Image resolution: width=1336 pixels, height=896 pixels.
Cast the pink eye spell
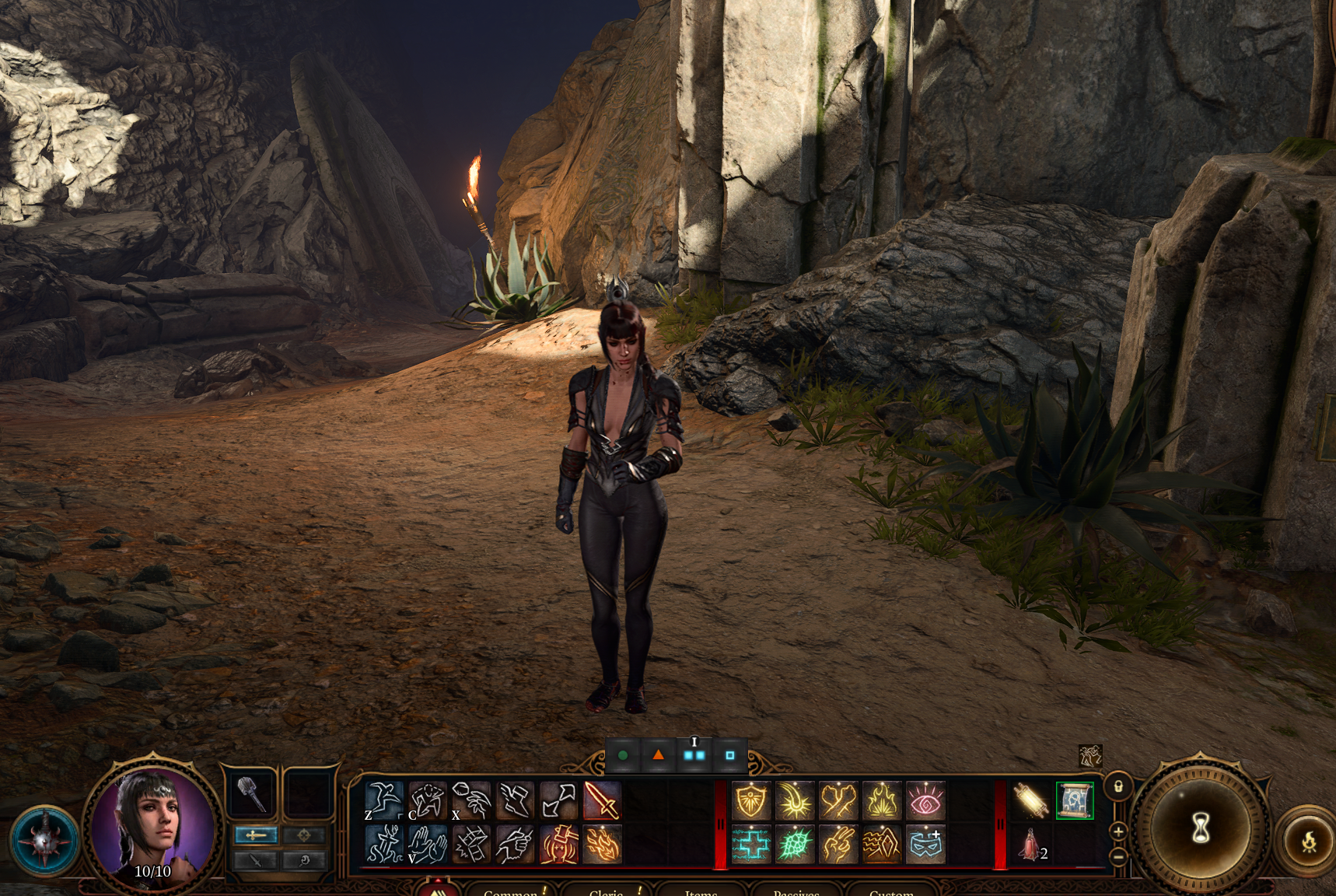925,800
